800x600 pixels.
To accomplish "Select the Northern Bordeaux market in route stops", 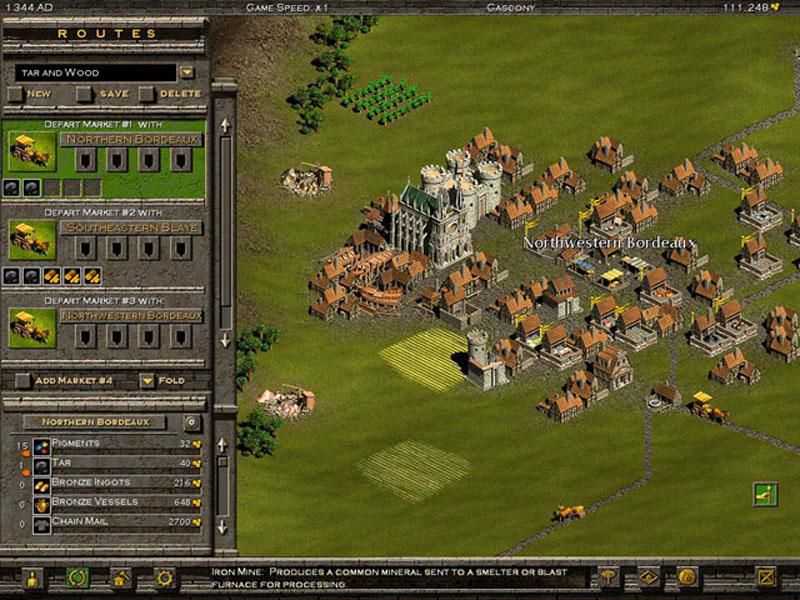I will [133, 140].
